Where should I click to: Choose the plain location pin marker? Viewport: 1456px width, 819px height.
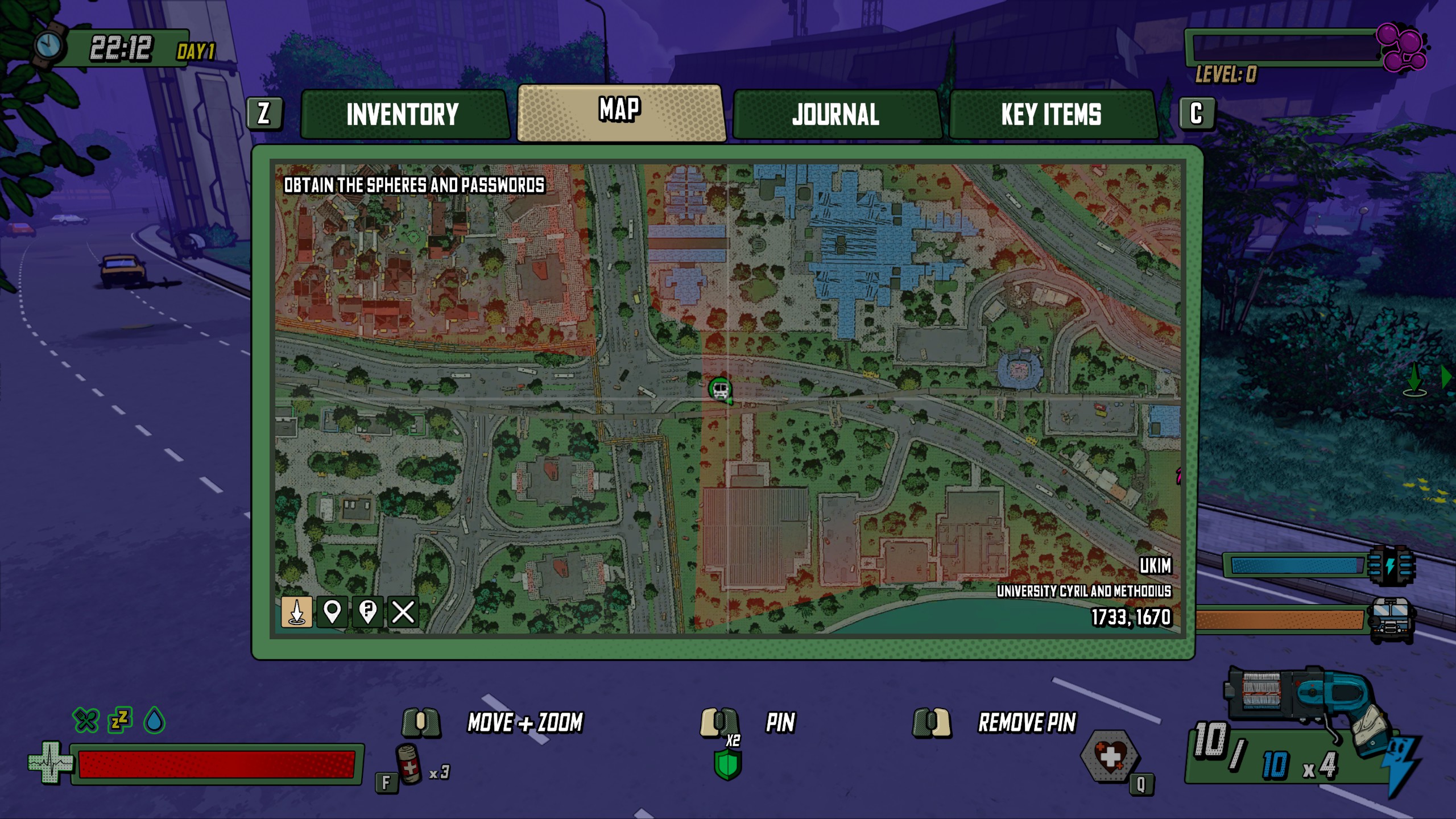tap(332, 612)
